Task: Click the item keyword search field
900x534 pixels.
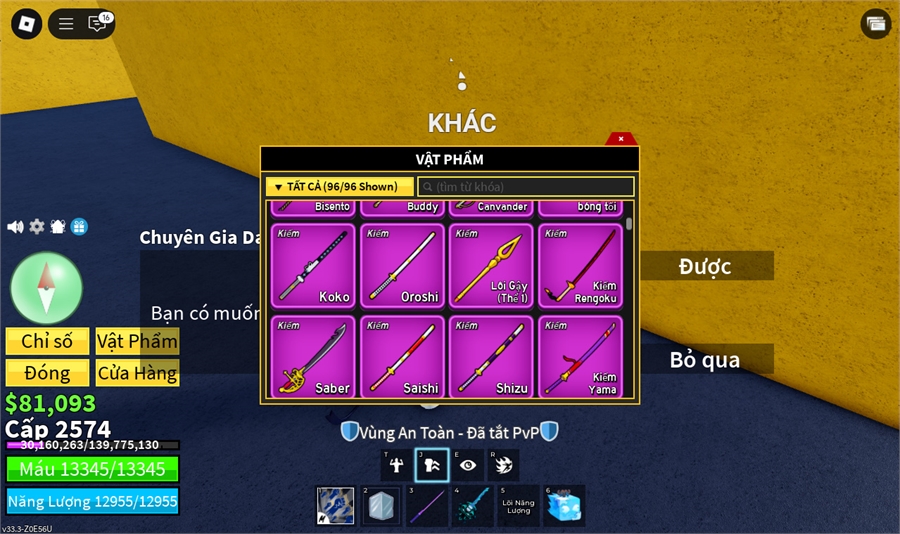Action: point(525,187)
